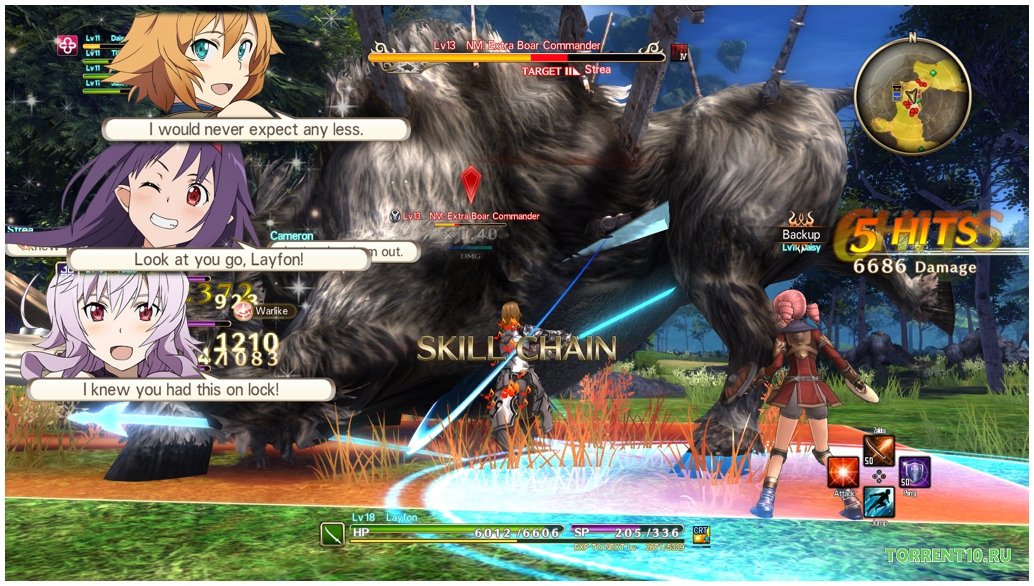The width and height of the screenshot is (1034, 586).
Task: Click the pink party formation icon
Action: [x=67, y=45]
